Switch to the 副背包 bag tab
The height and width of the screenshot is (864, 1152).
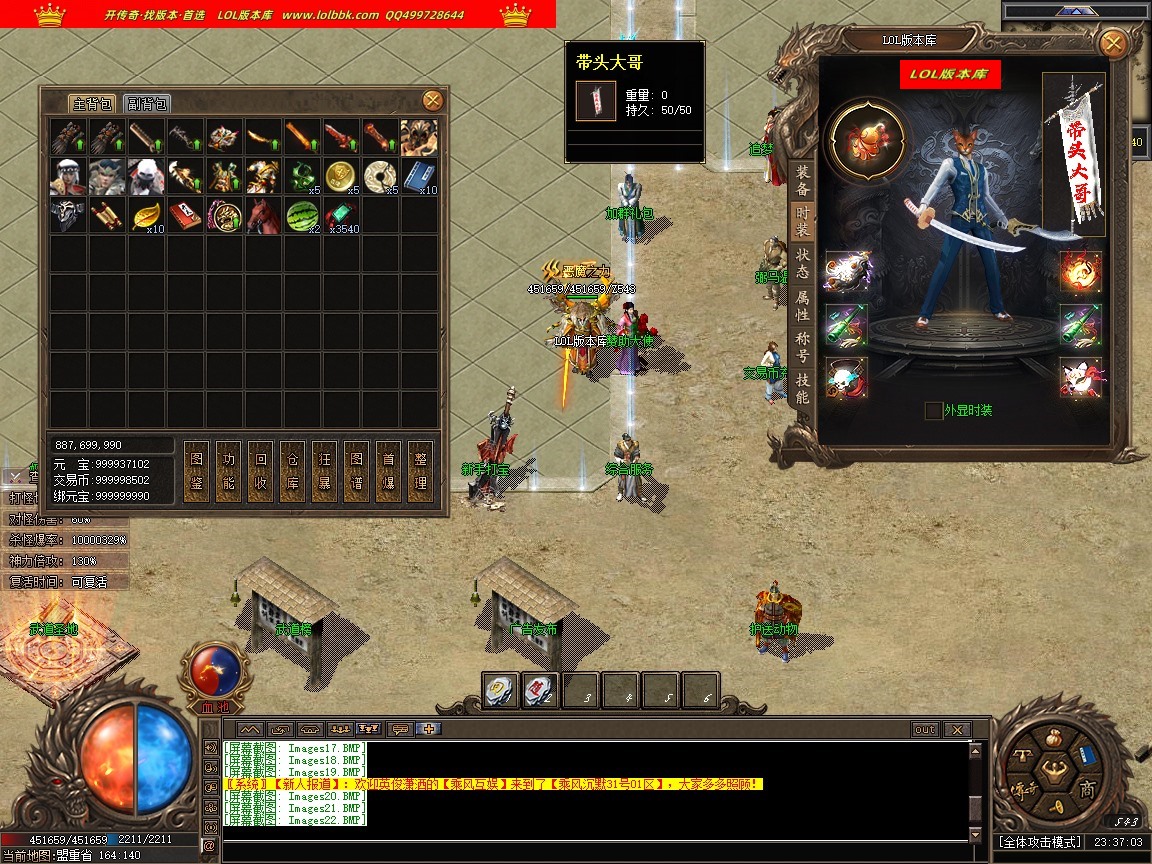point(147,103)
